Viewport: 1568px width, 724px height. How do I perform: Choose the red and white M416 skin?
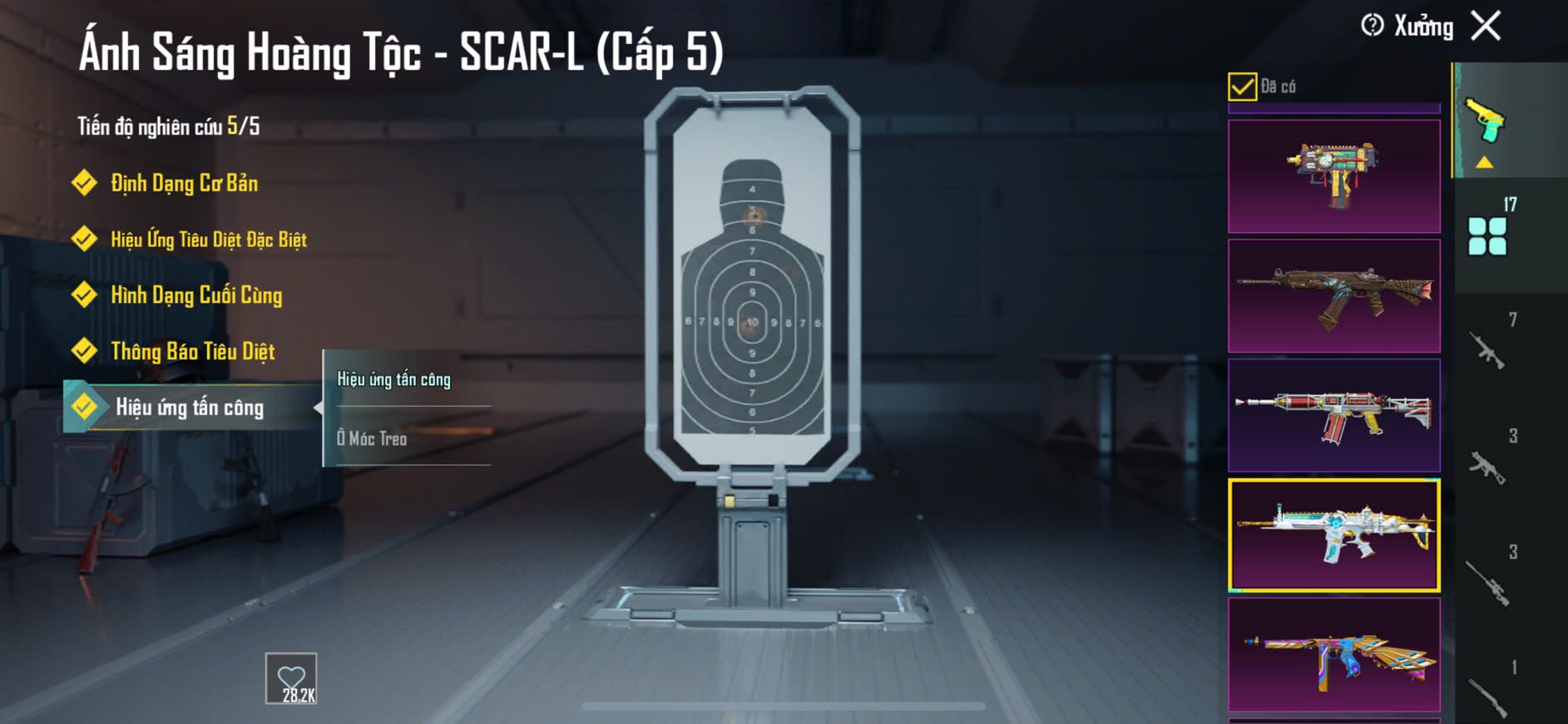(x=1333, y=415)
